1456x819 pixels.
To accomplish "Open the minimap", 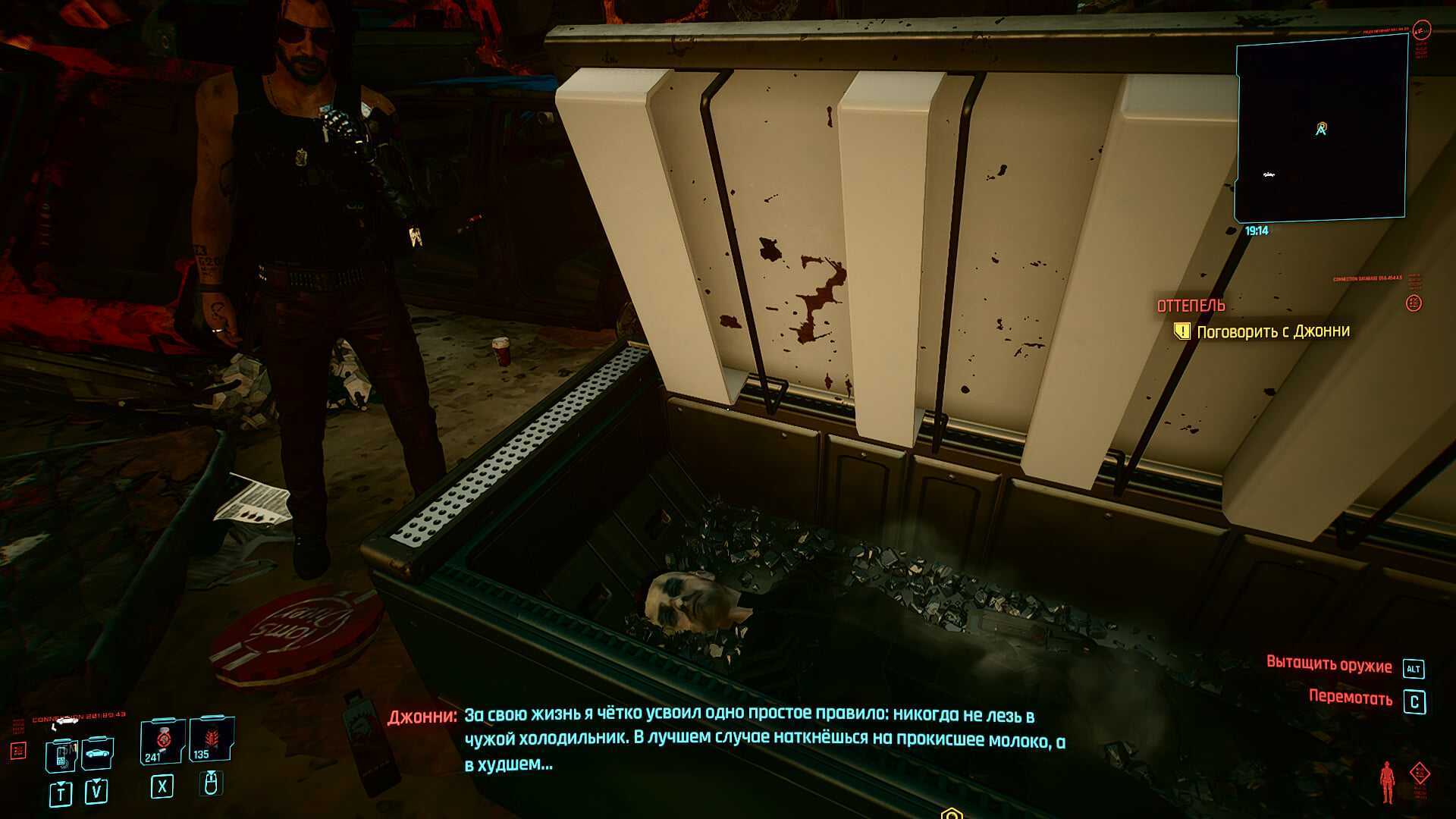I will (1321, 129).
